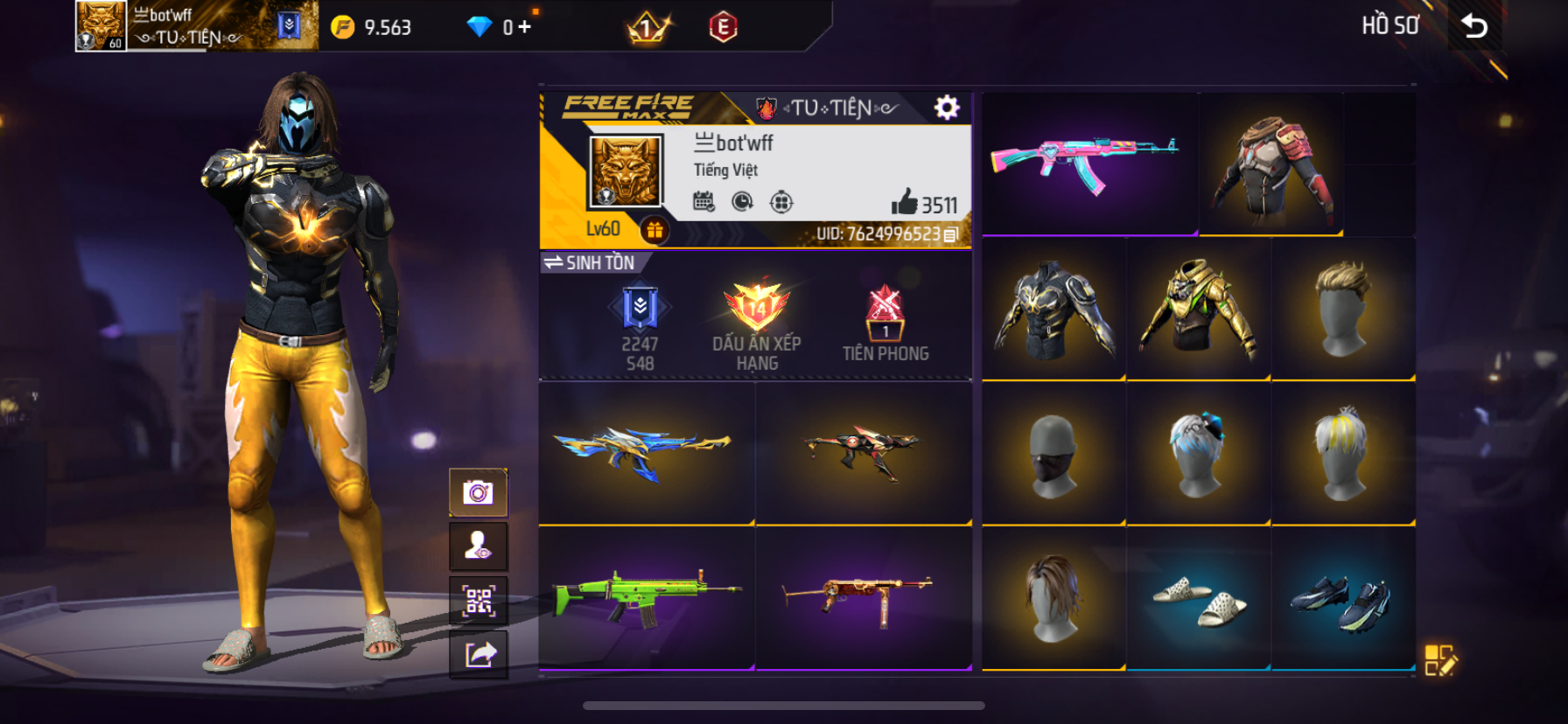The height and width of the screenshot is (724, 1568).
Task: Go back using the return arrow
Action: pos(1474,26)
